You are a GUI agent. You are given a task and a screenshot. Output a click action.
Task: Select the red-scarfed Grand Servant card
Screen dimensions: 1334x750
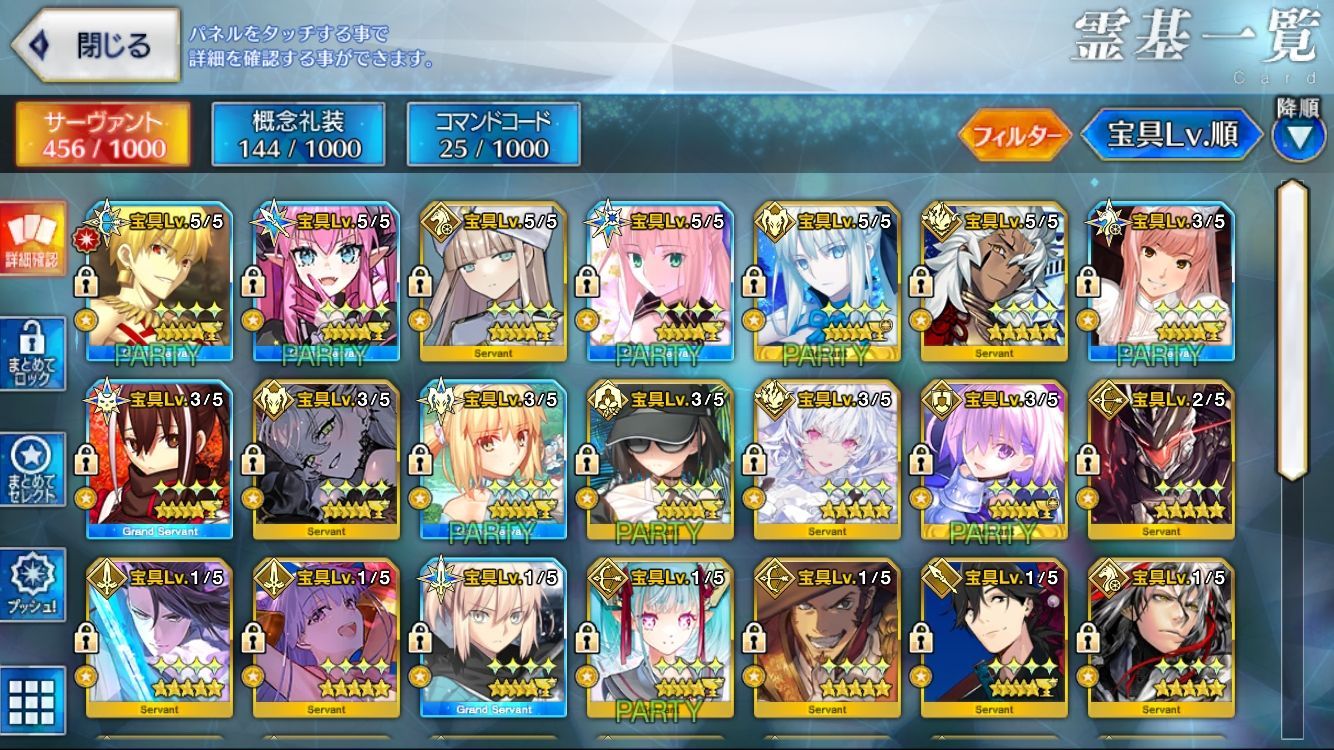click(x=160, y=462)
